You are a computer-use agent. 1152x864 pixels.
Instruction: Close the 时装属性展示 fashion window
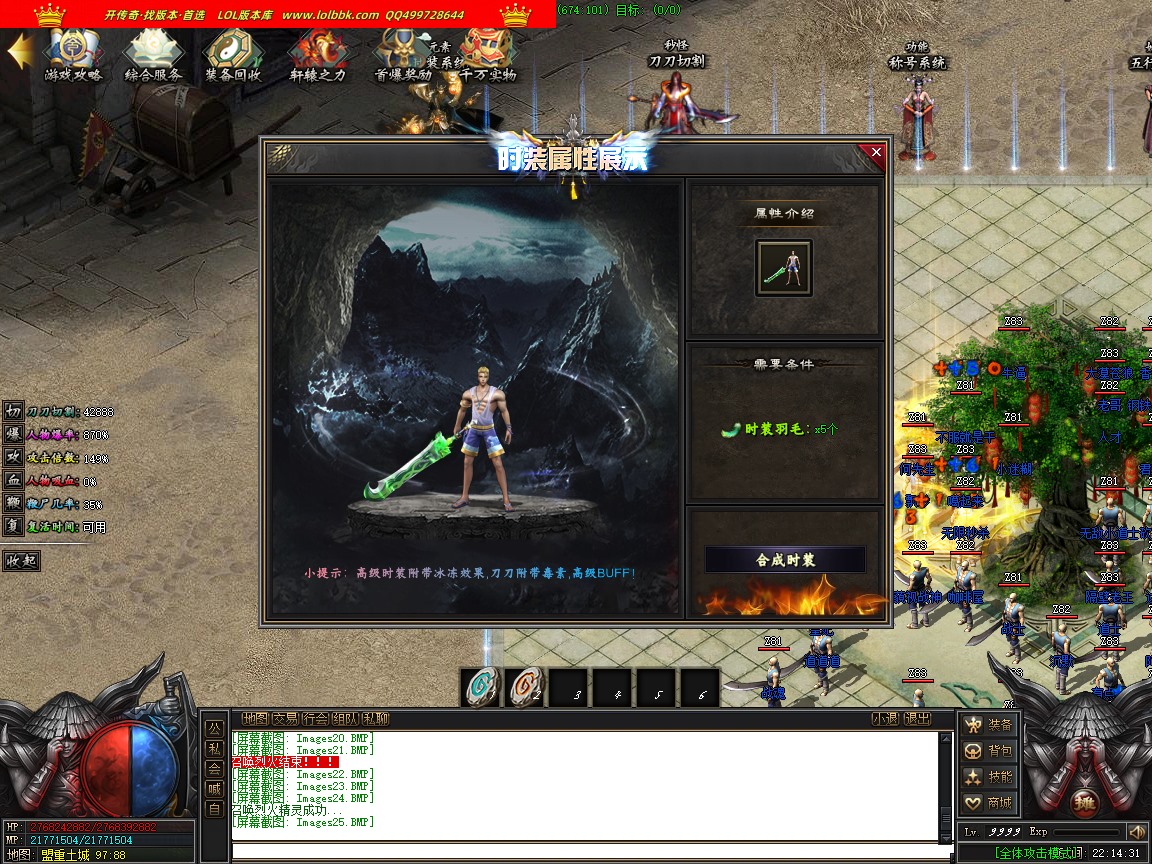point(876,153)
